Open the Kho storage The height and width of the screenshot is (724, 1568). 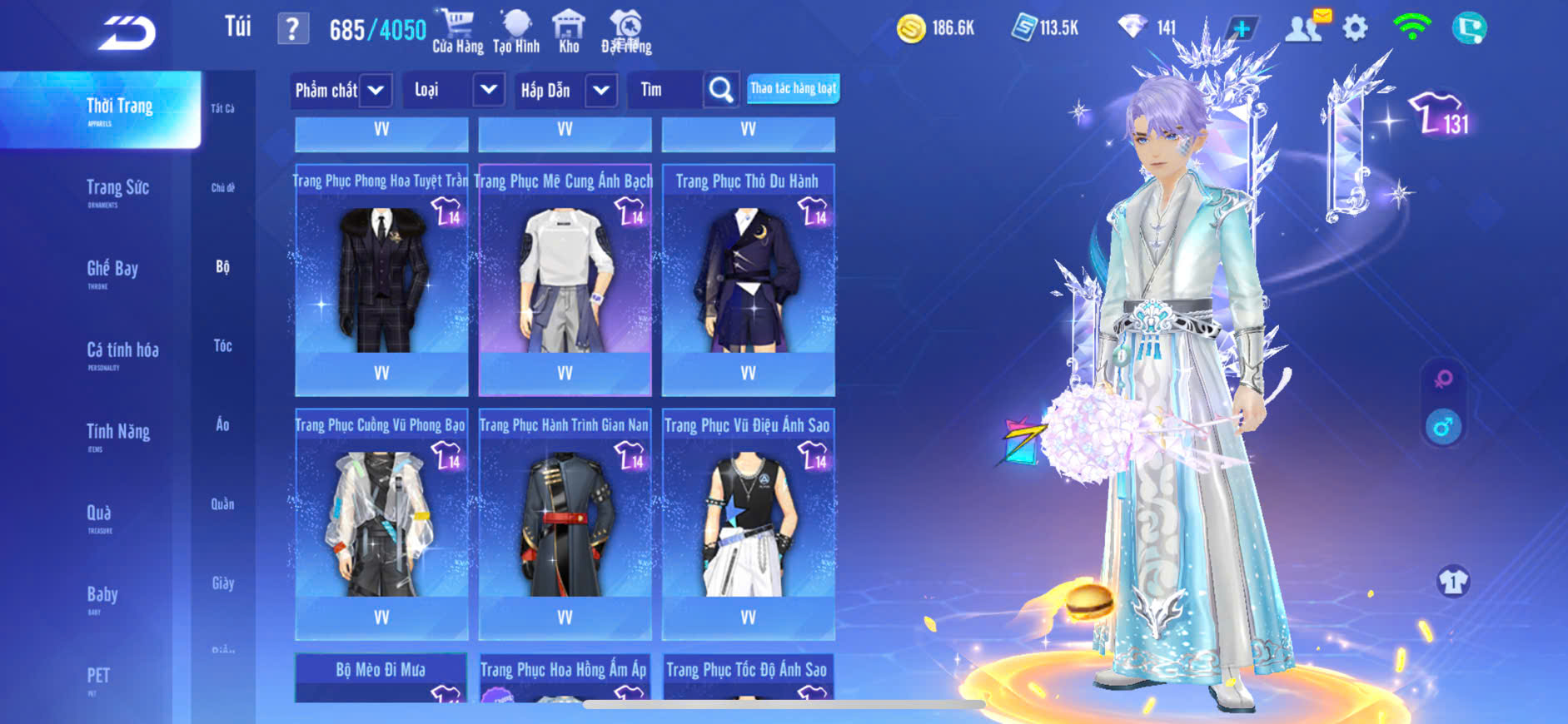tap(569, 32)
